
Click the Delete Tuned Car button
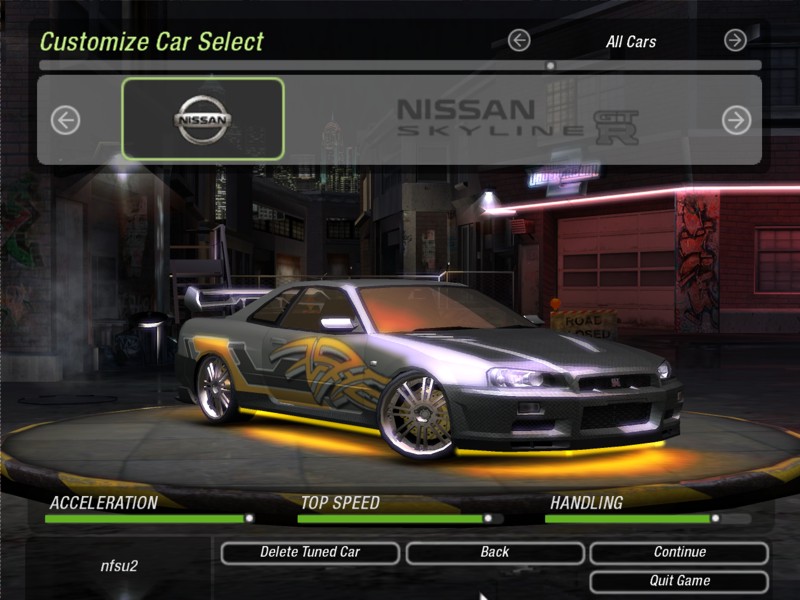310,552
